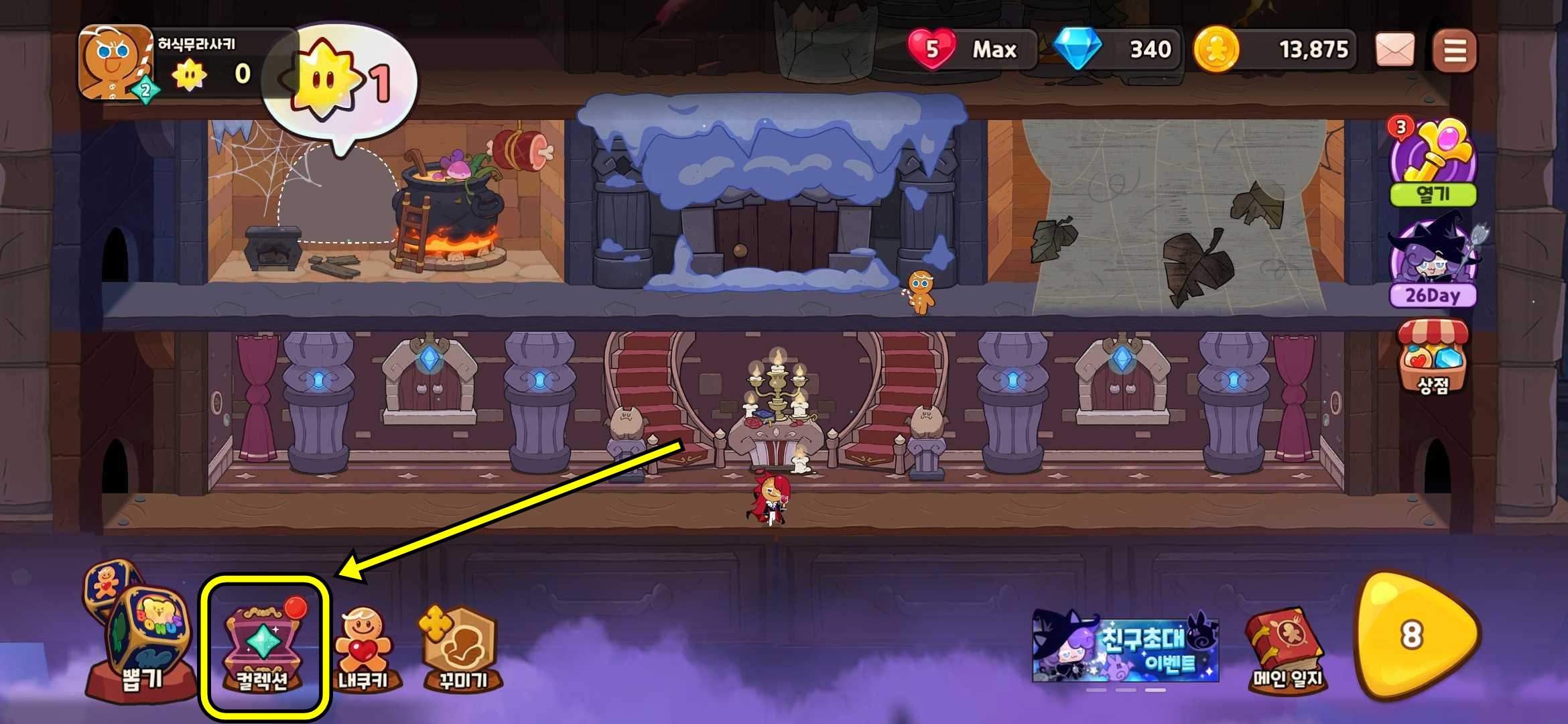Start stage 8 with yellow play button

click(x=1415, y=635)
